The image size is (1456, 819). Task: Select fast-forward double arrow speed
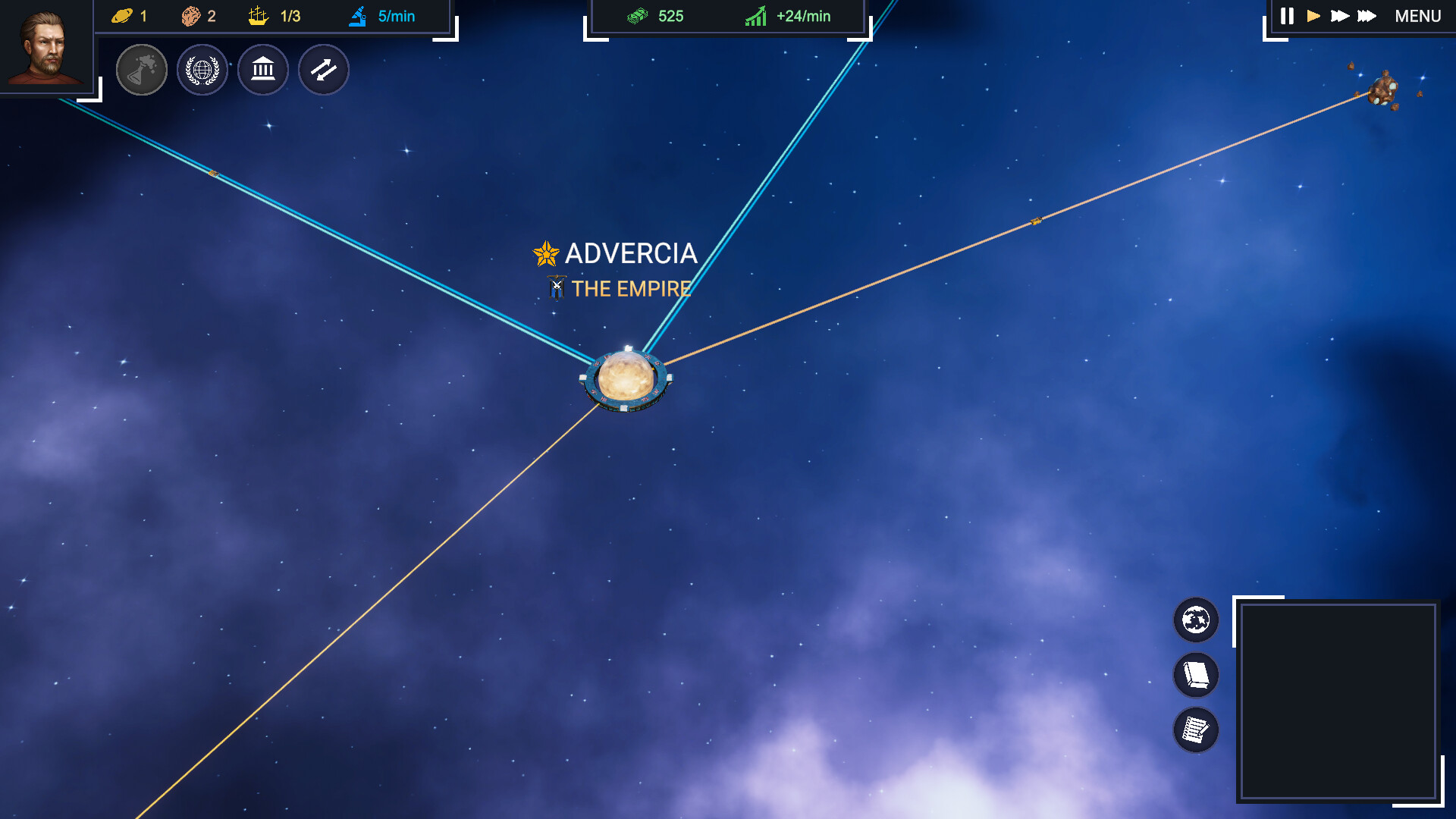[x=1339, y=15]
